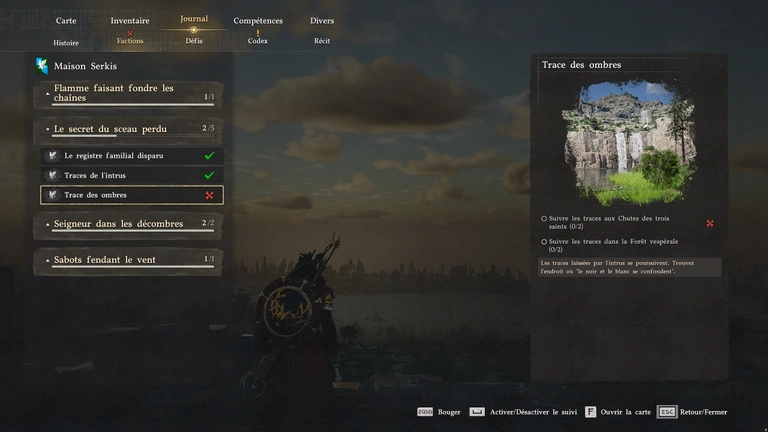Select the Journal tab
The height and width of the screenshot is (432, 768).
click(x=194, y=19)
